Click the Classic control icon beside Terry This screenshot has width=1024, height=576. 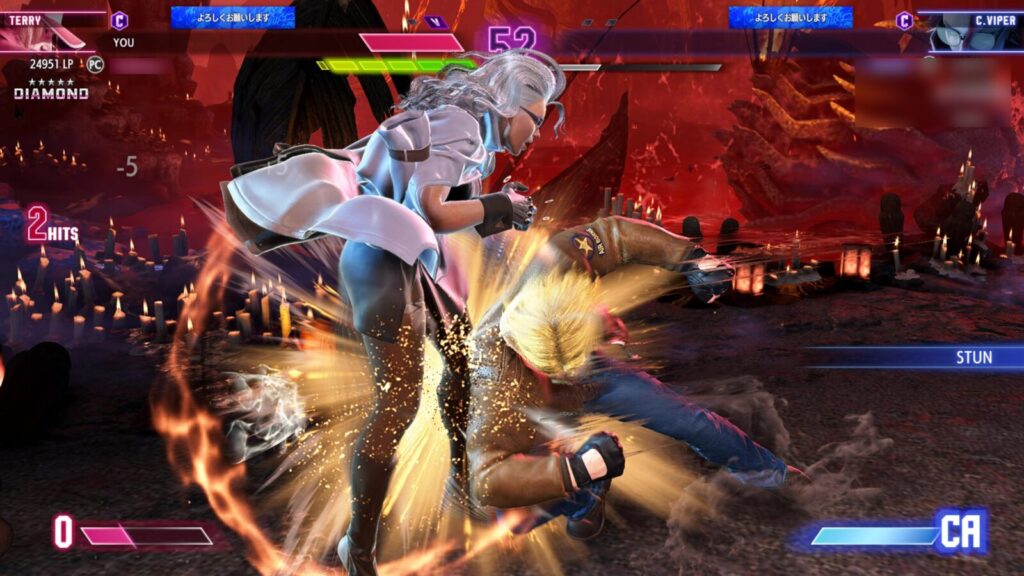click(x=119, y=20)
